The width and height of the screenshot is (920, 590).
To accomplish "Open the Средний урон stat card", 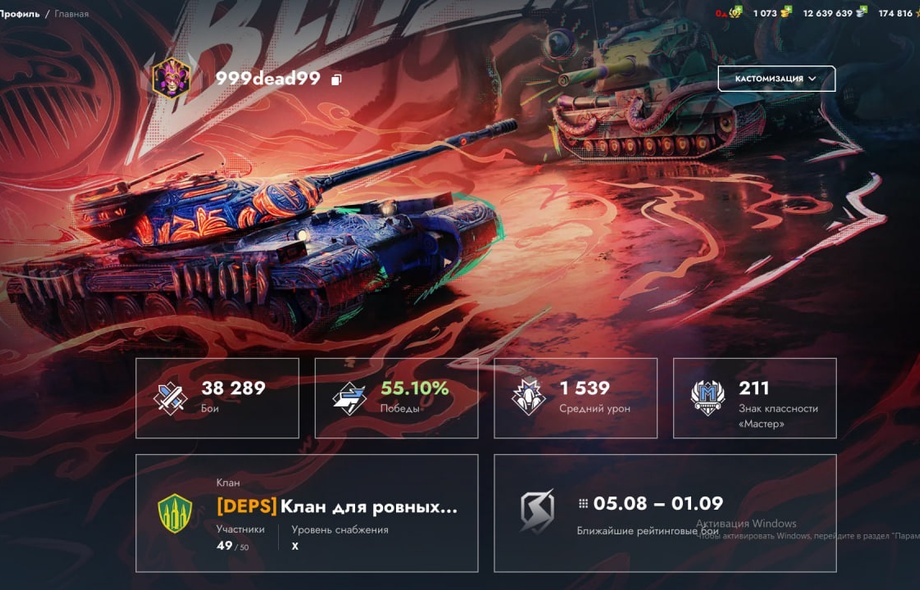I will 575,398.
